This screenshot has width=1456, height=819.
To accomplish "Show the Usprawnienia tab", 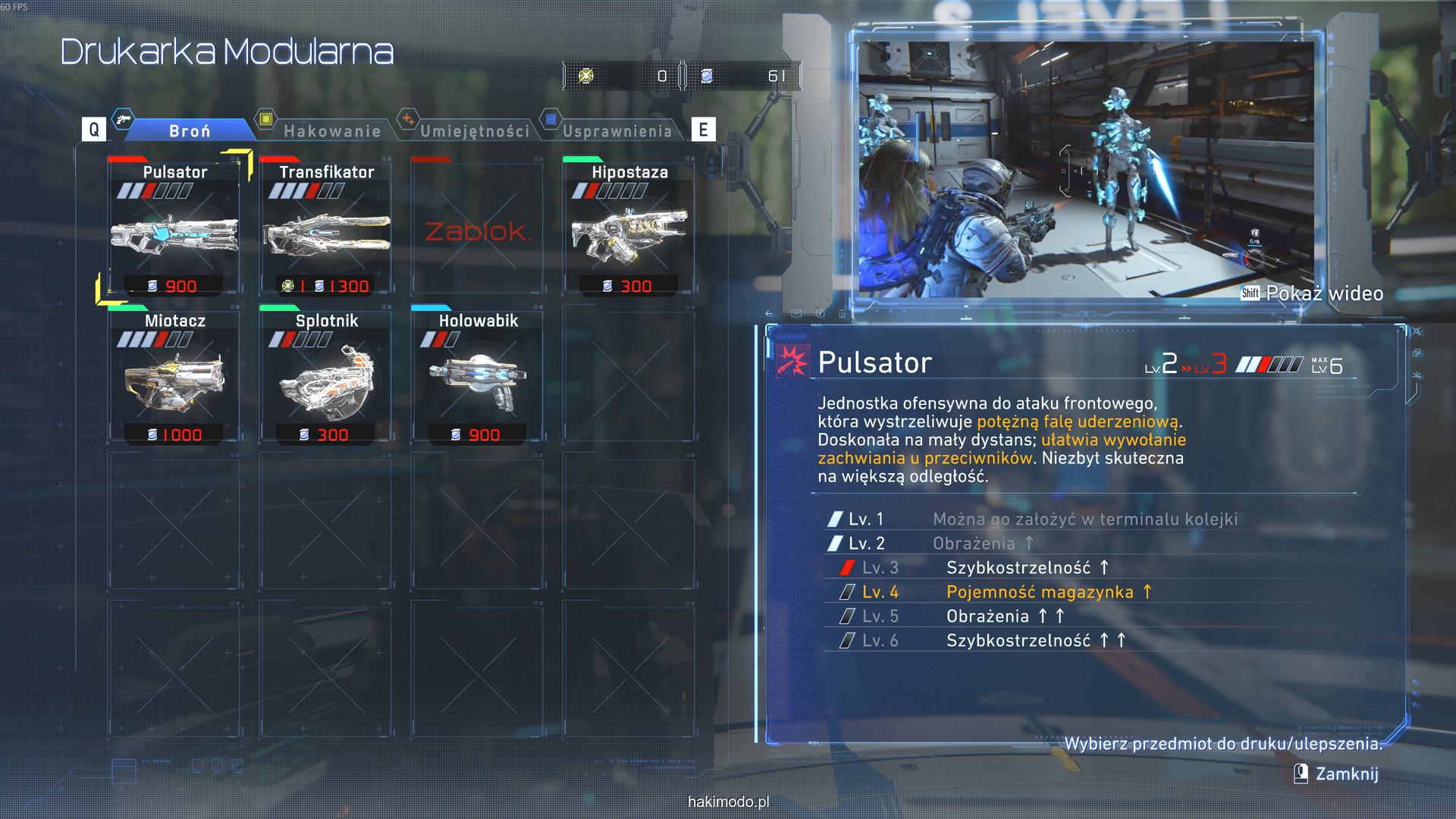I will 617,130.
